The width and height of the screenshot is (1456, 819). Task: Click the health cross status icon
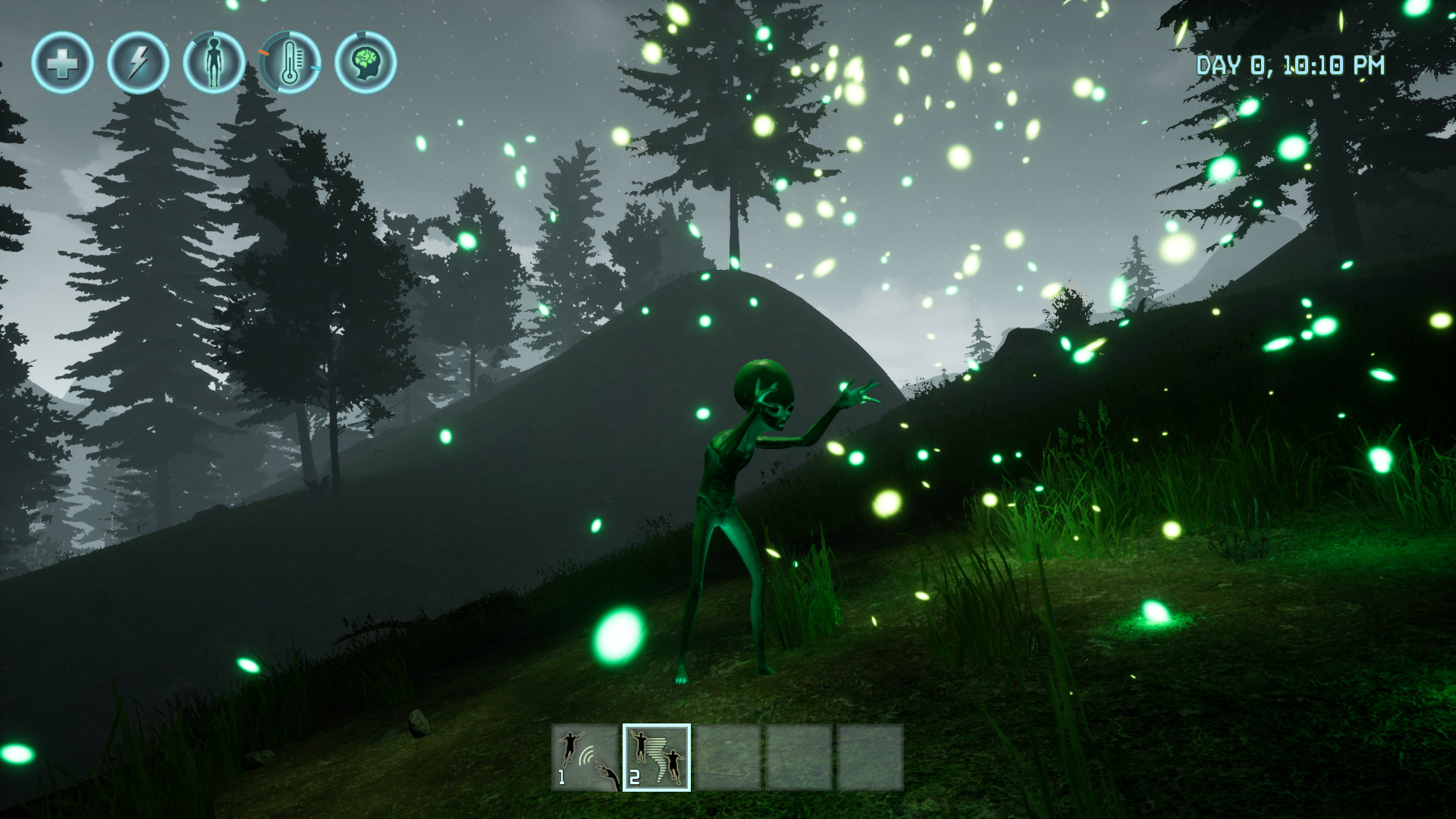(x=64, y=64)
